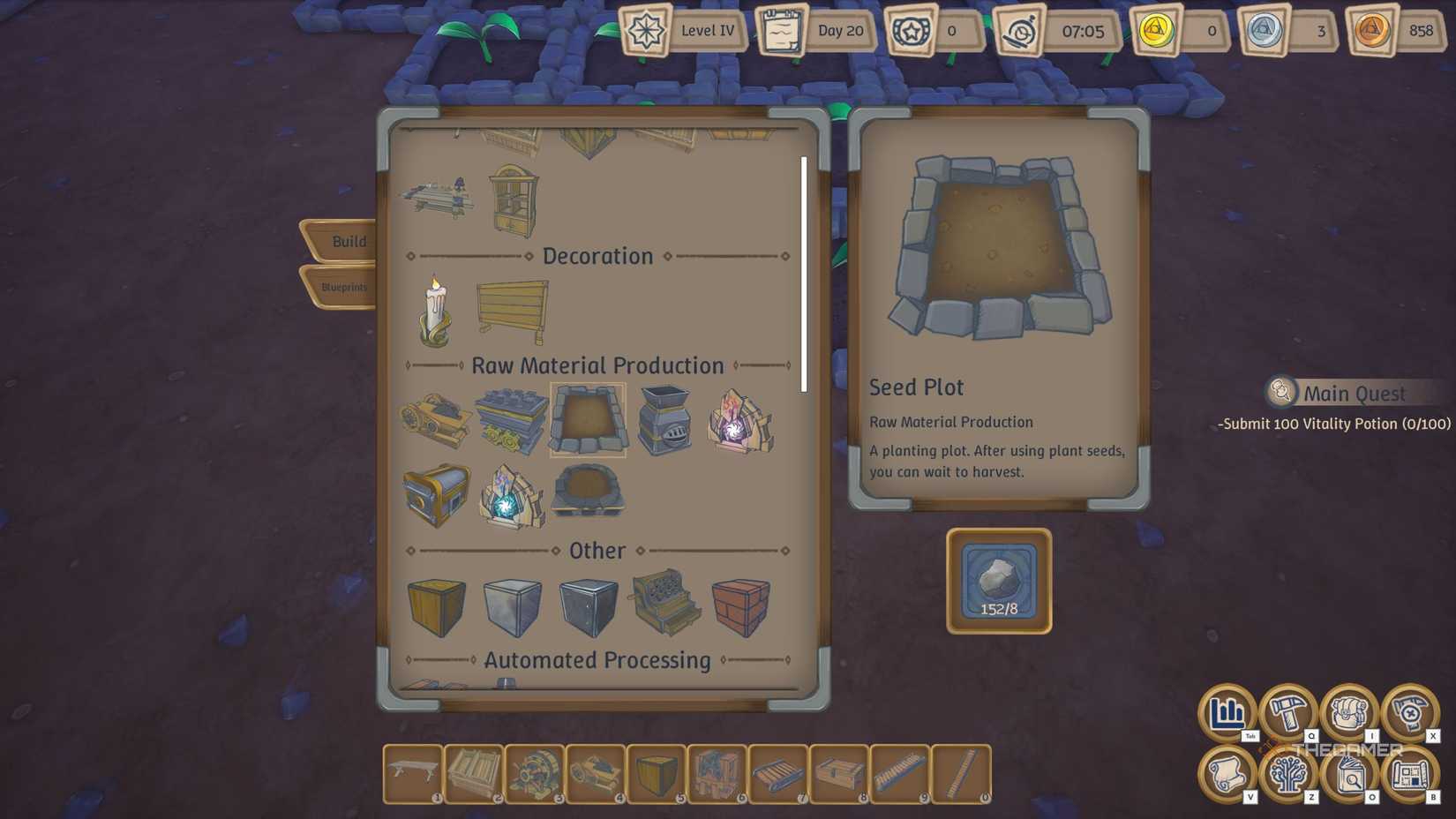Image resolution: width=1456 pixels, height=819 pixels.
Task: Open the Decoration category header
Action: (597, 256)
